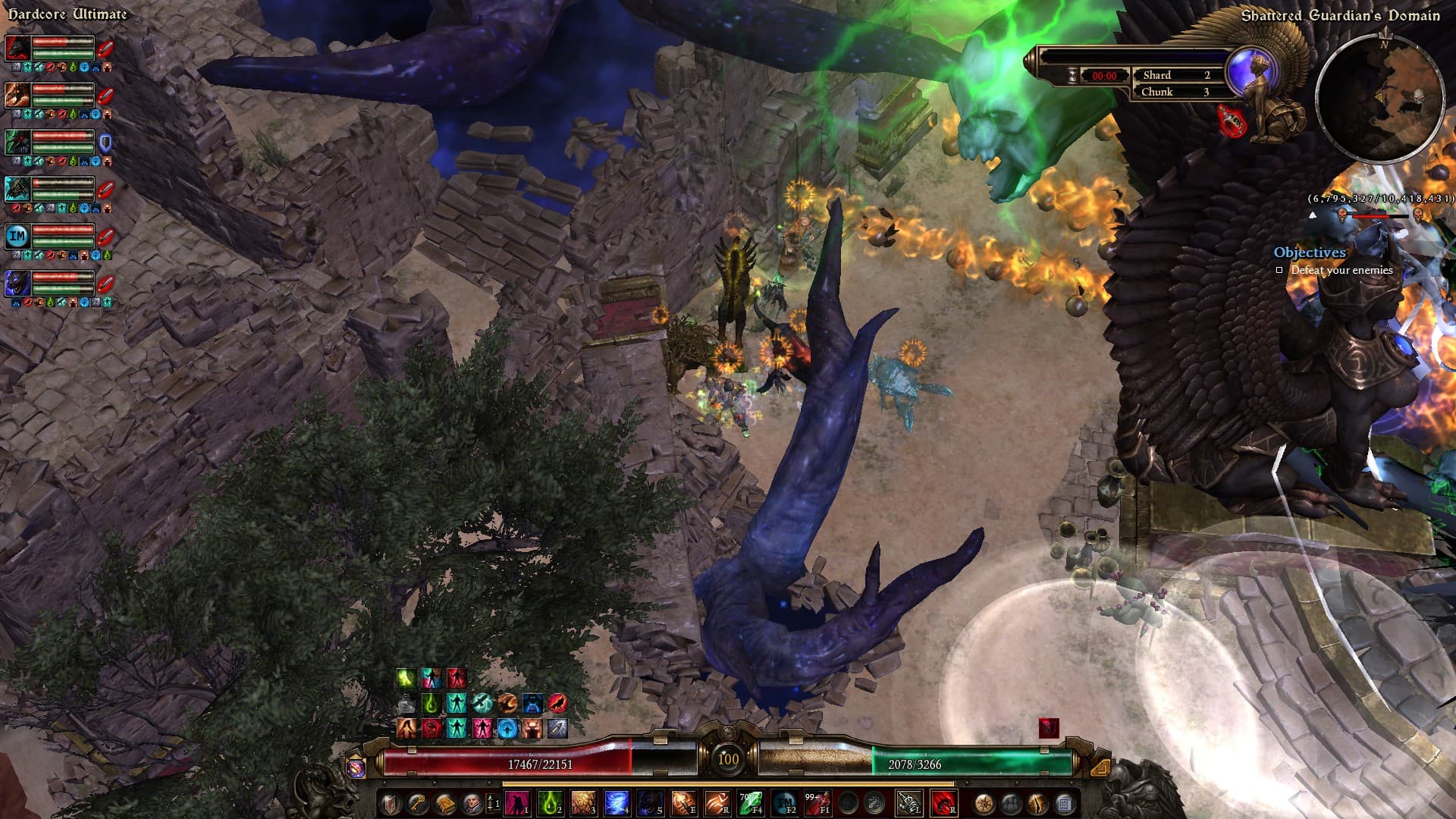The width and height of the screenshot is (1456, 819).
Task: Open the shield icon at the hotbar's left end
Action: [x=390, y=803]
